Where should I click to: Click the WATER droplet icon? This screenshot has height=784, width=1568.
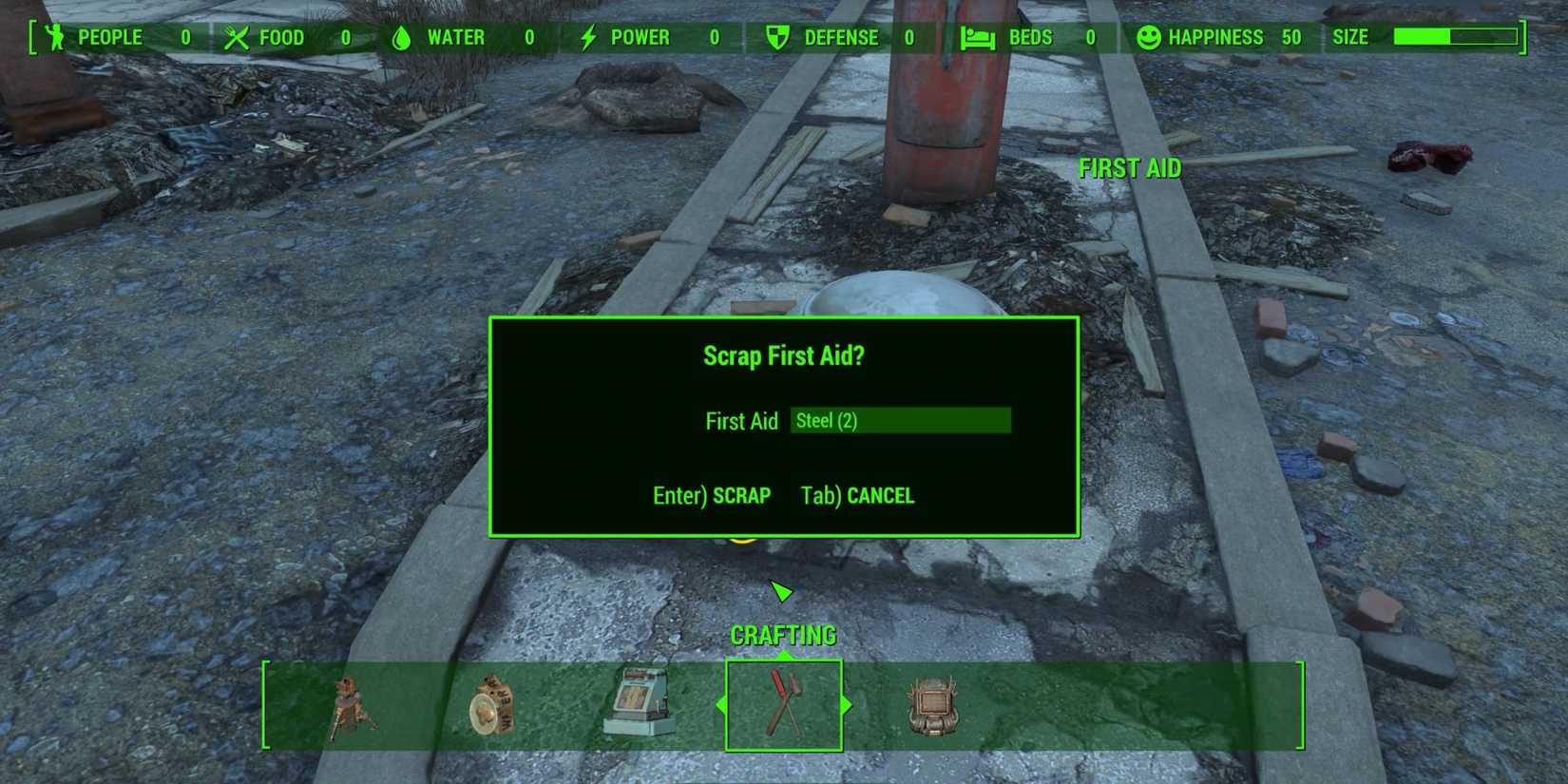click(400, 36)
